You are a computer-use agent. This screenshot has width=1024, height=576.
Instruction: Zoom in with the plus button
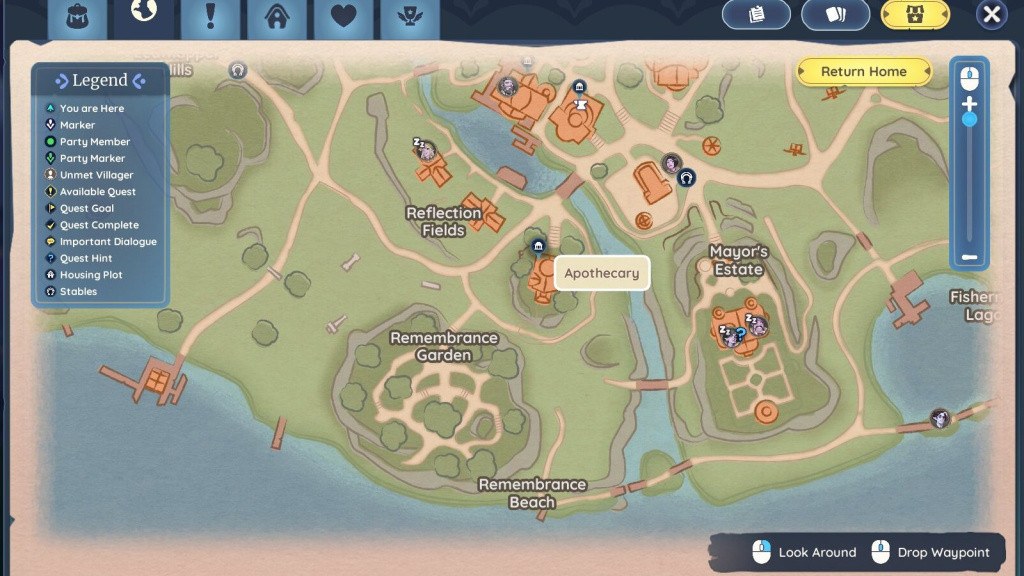click(969, 104)
